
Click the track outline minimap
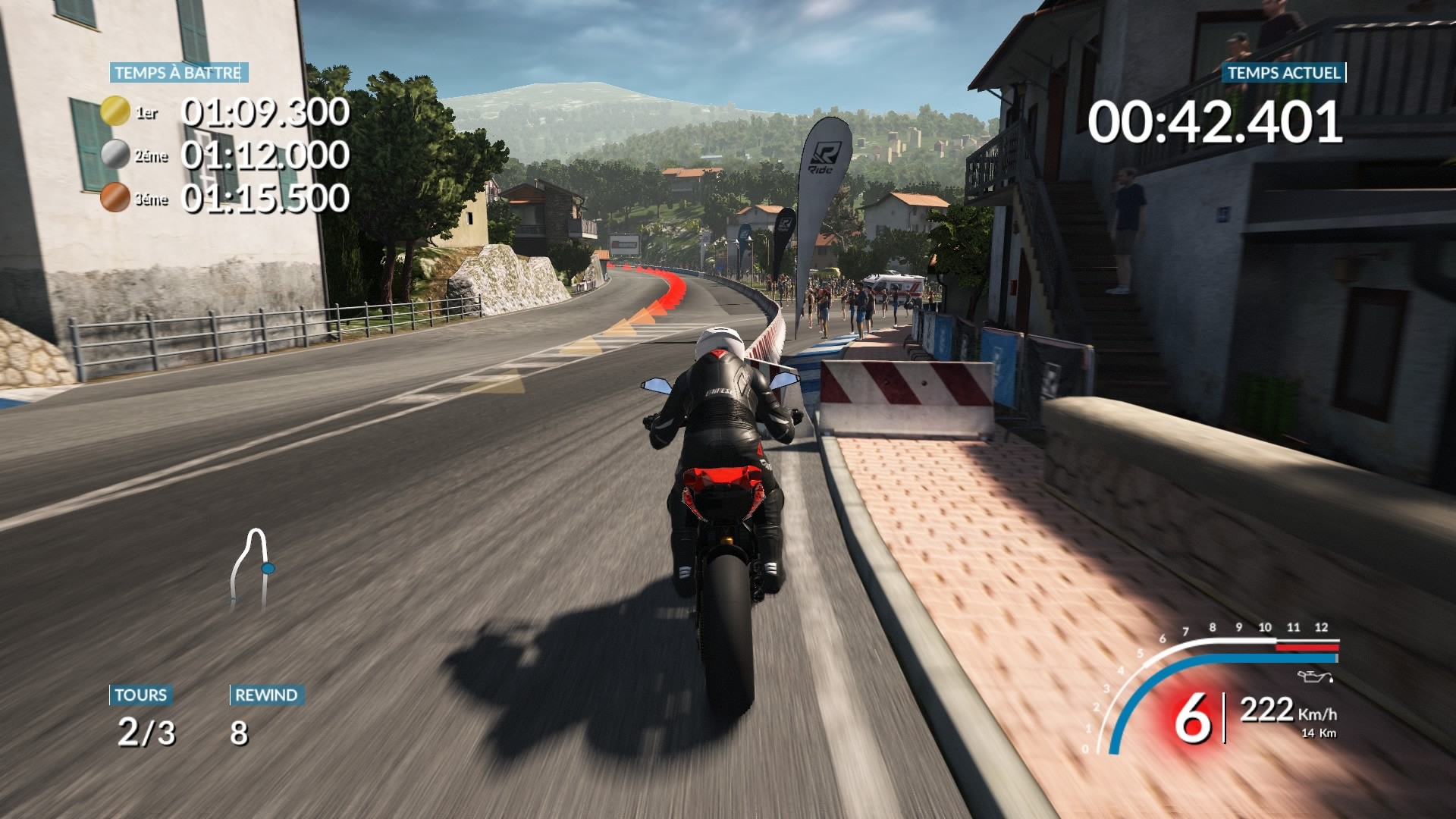tap(252, 570)
